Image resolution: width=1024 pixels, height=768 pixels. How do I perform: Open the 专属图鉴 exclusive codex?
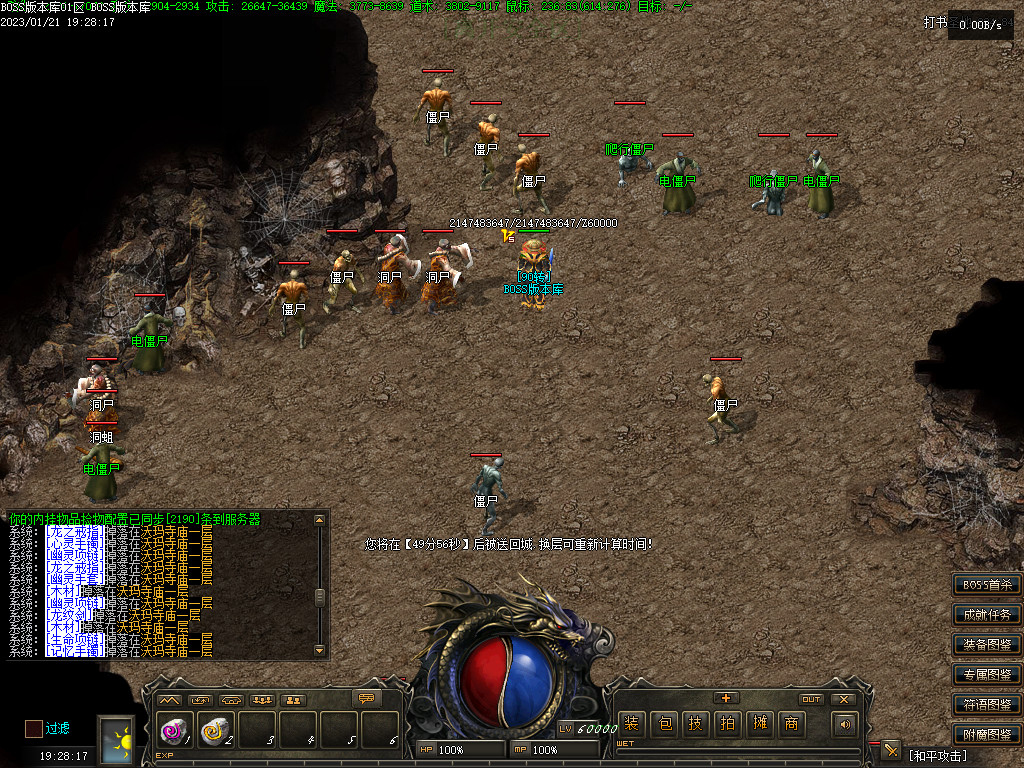point(987,675)
